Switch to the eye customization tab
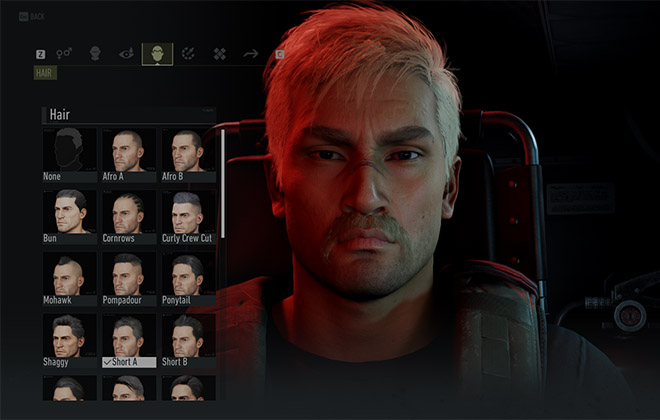The image size is (660, 420). tap(126, 53)
